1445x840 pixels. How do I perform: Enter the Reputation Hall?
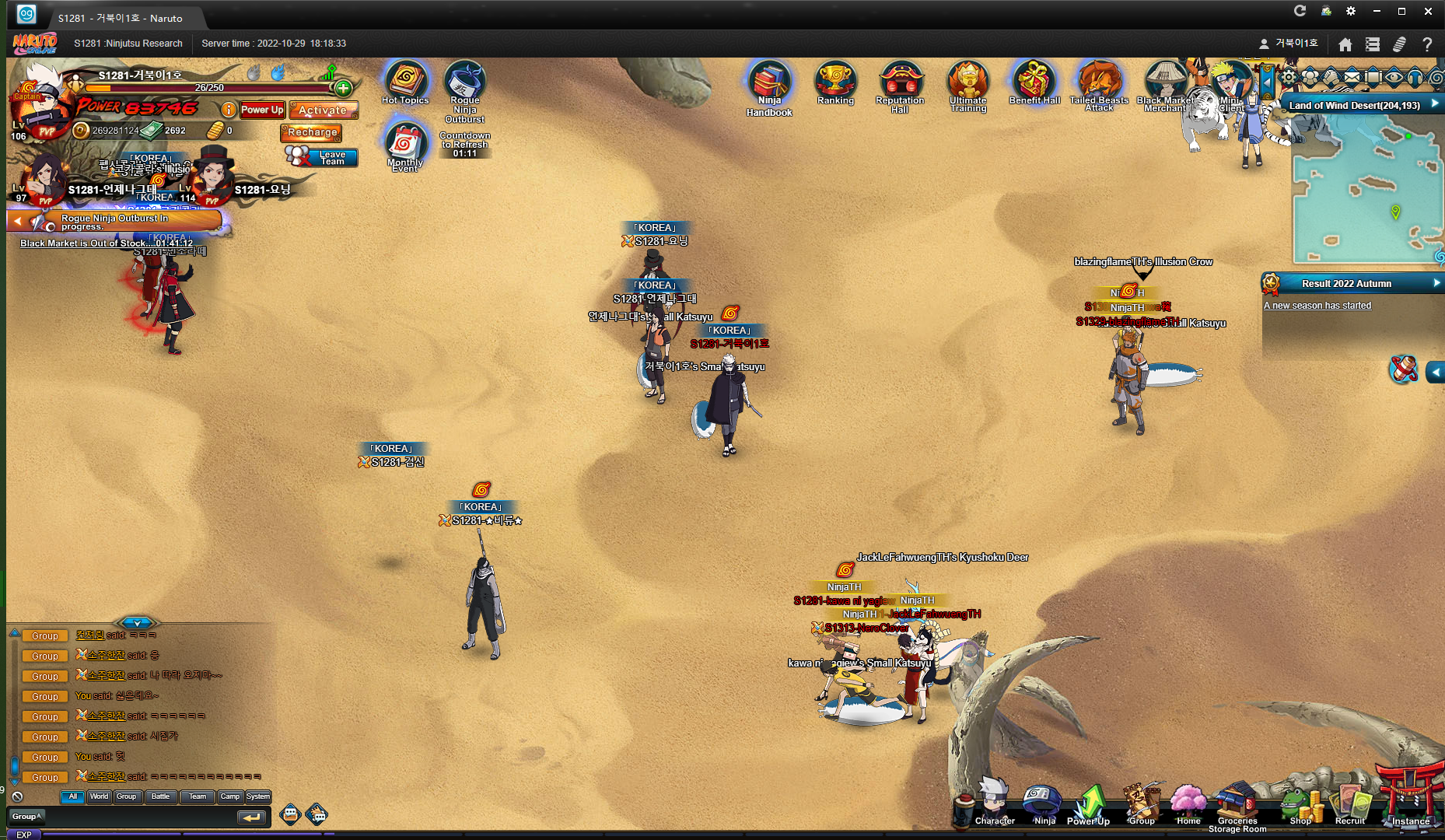point(900,82)
